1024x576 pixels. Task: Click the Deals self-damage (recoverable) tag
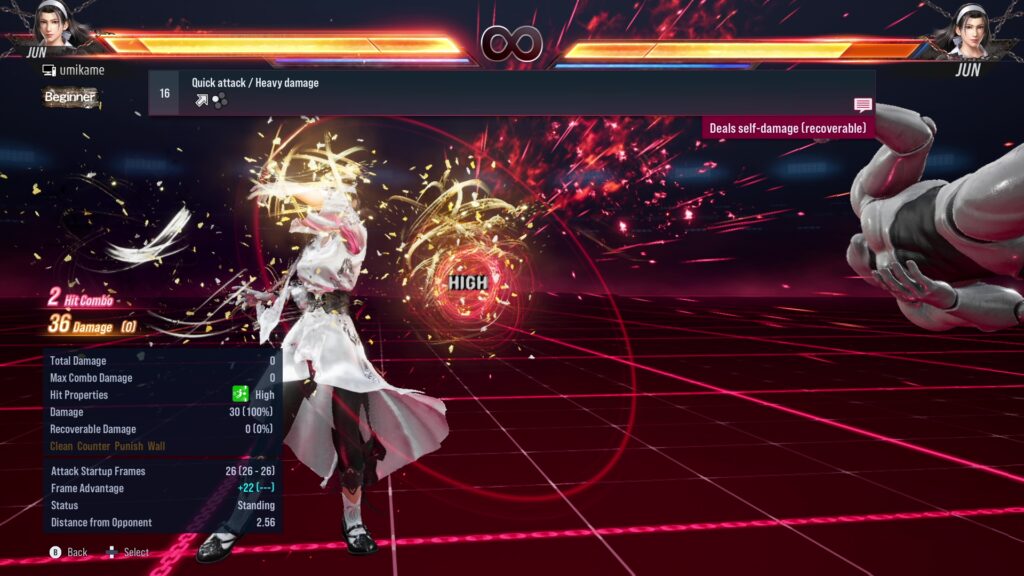(788, 128)
